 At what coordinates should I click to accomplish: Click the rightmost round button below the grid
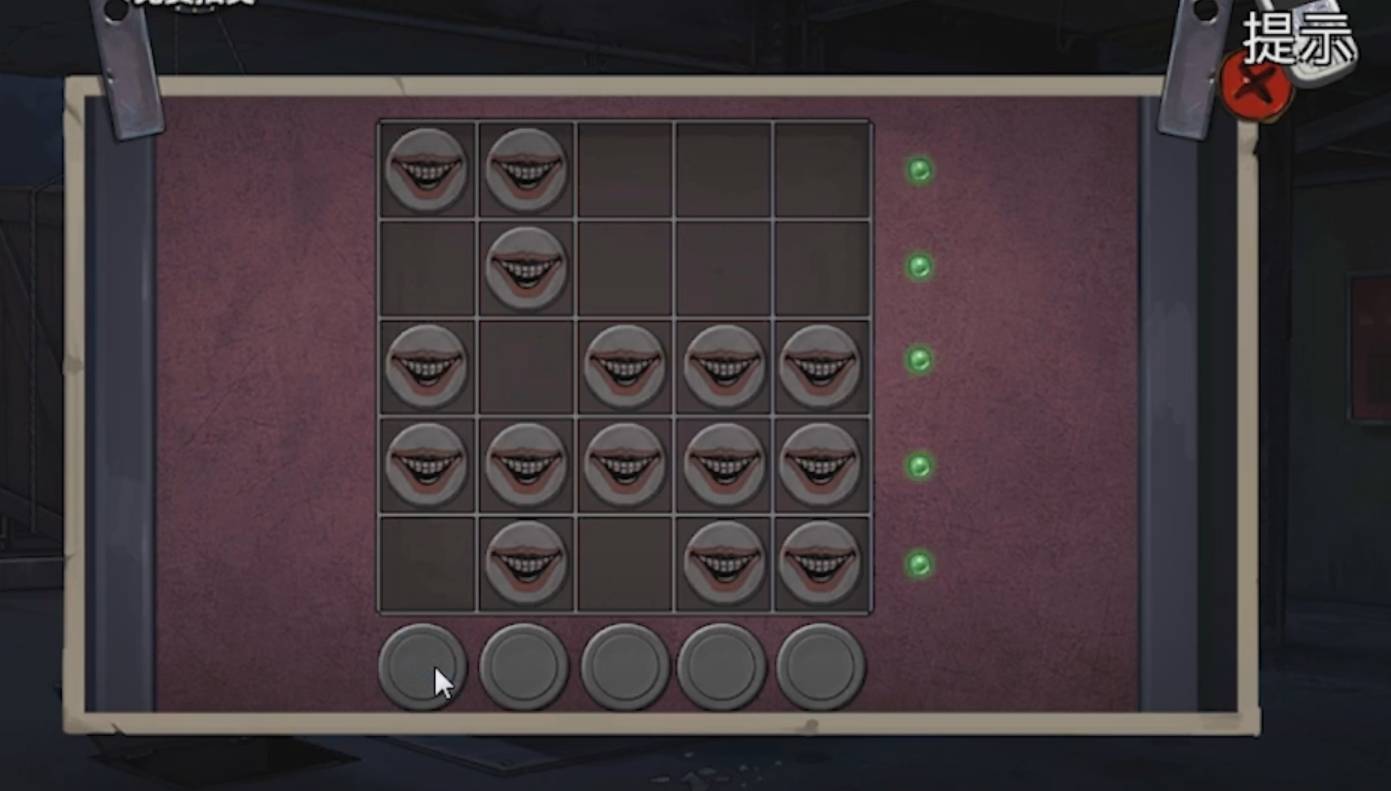[820, 665]
